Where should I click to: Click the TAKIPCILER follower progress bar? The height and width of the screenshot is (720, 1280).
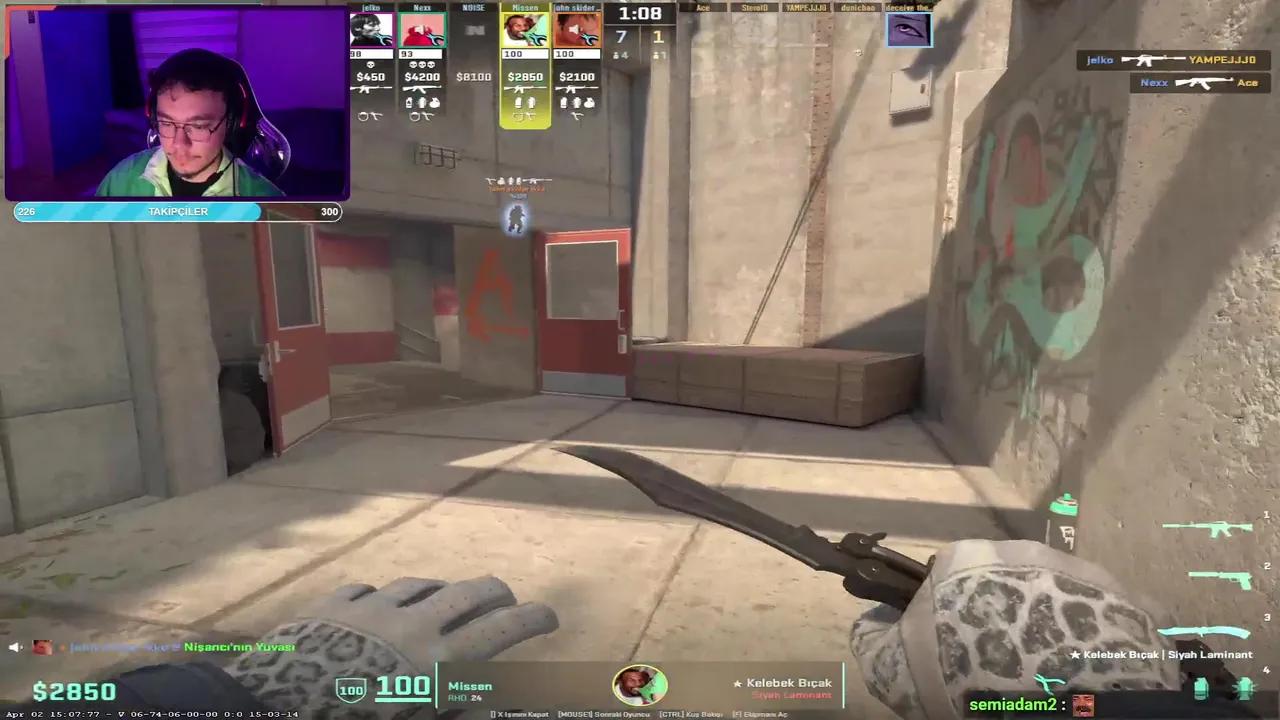click(x=178, y=211)
